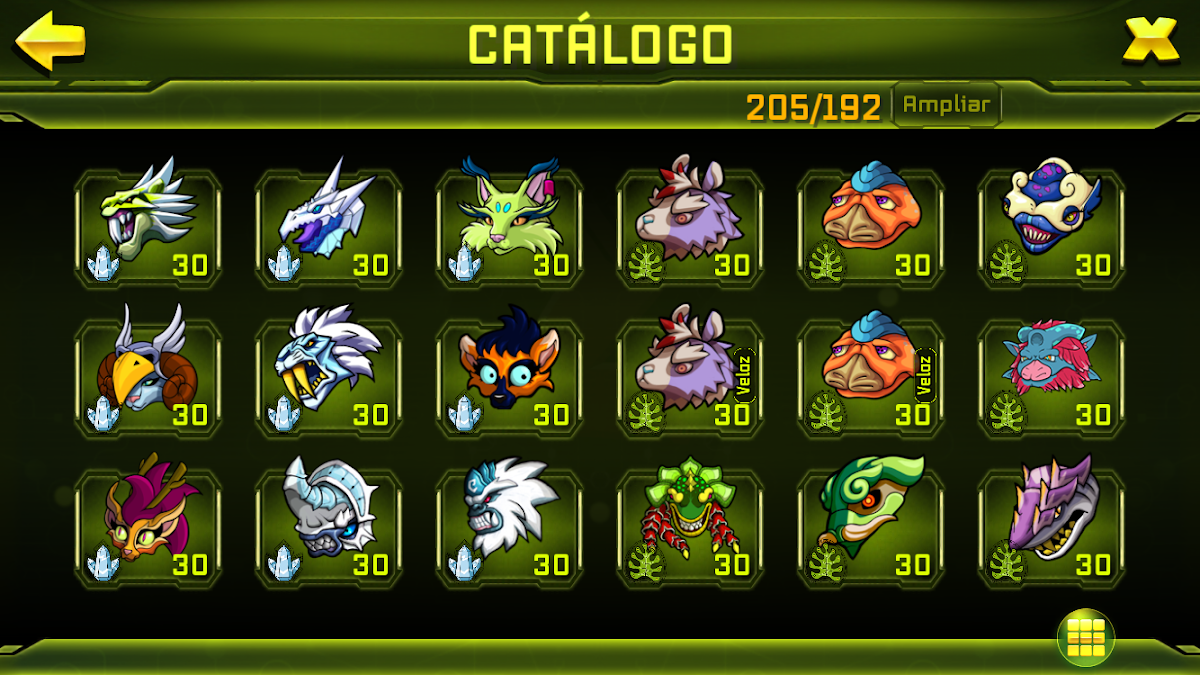Select the blue-masked toothy grin mutant
This screenshot has width=1200, height=675.
point(1052,227)
